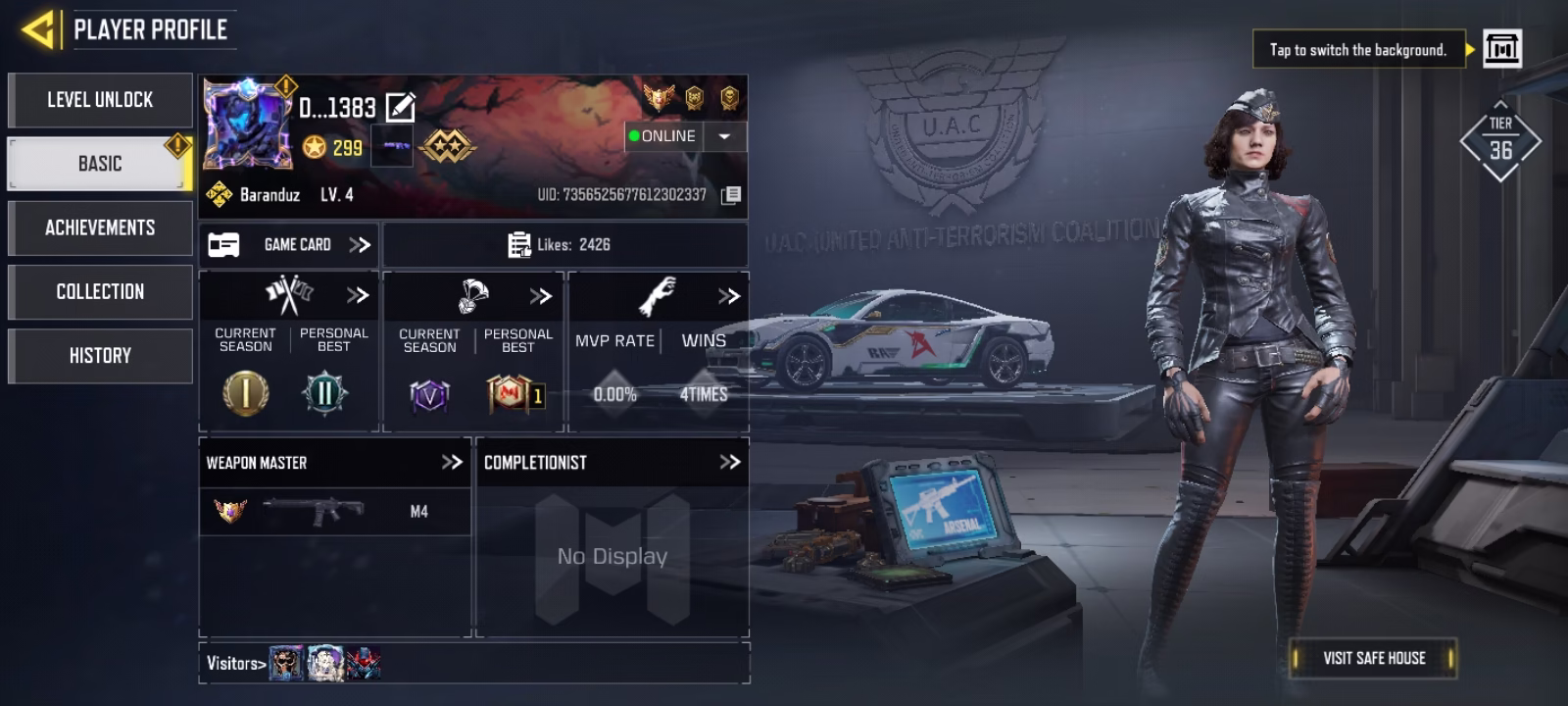This screenshot has height=706, width=1568.
Task: Edit the player name with pencil icon
Action: point(401,107)
